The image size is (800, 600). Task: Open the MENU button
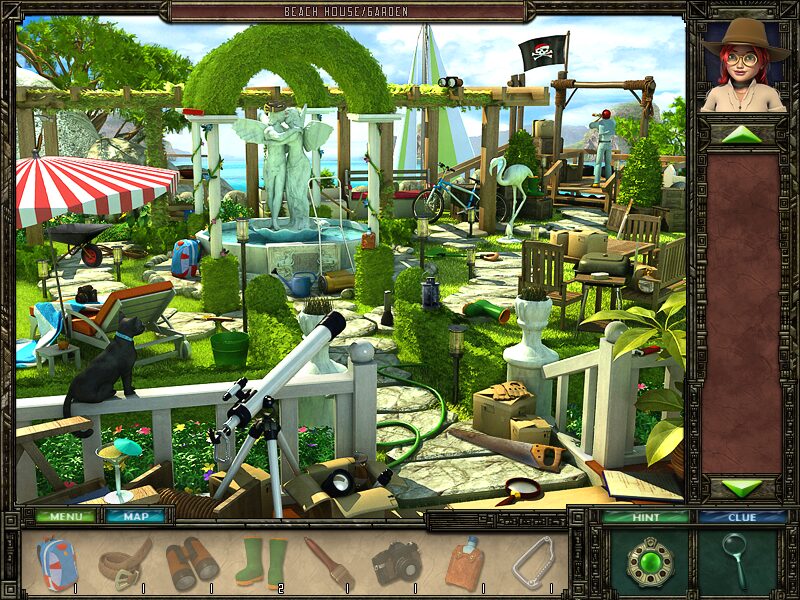click(66, 517)
